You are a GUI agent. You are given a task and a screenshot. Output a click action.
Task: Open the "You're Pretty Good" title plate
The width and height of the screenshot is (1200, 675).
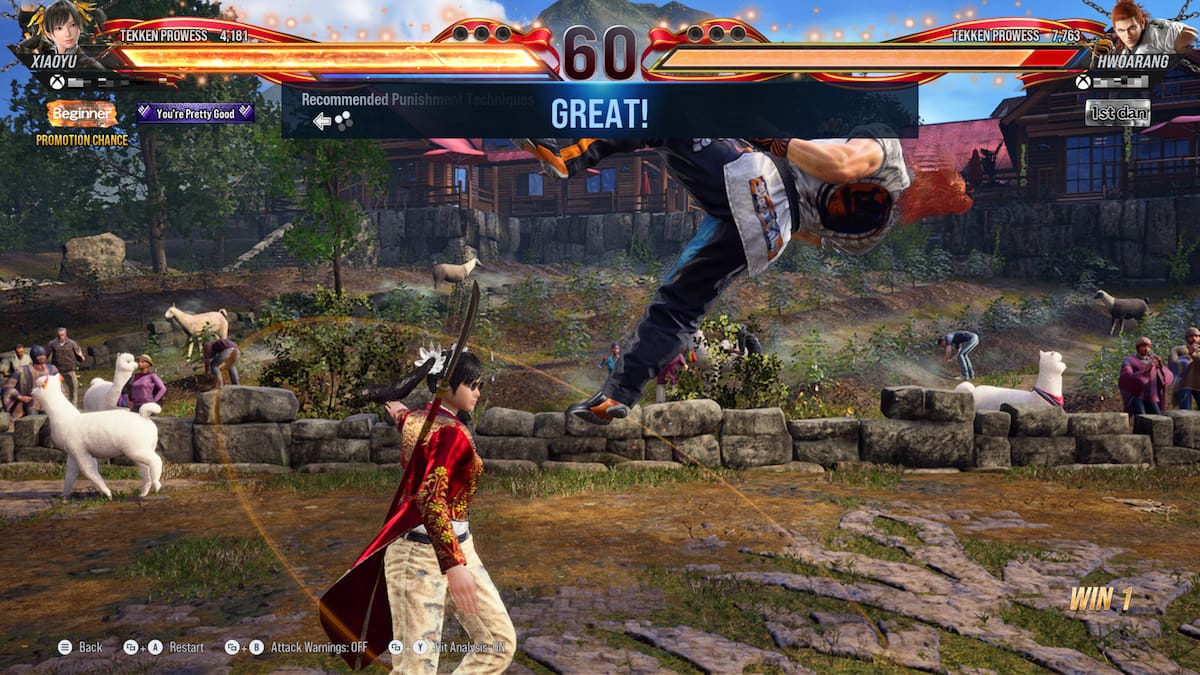(195, 113)
